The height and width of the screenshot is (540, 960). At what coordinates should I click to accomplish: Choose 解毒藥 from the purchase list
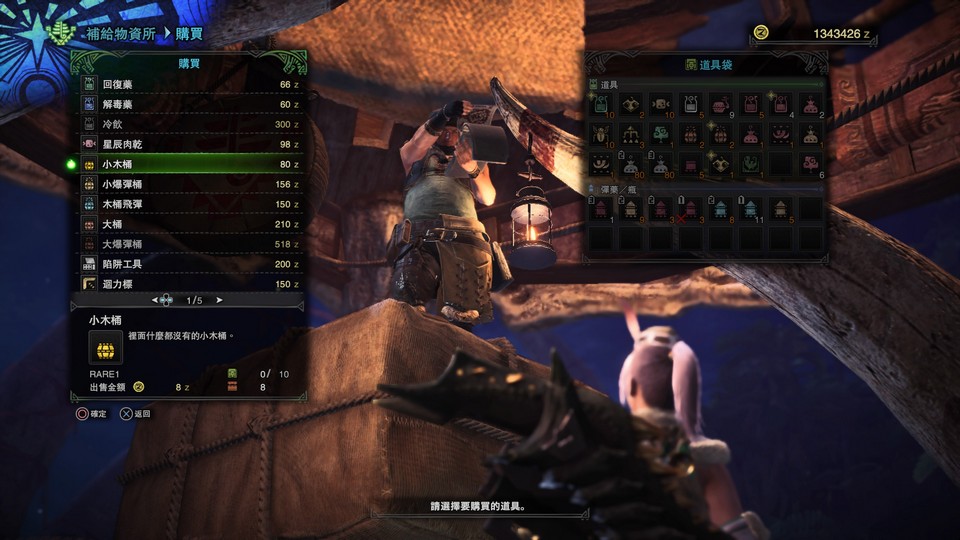(190, 105)
